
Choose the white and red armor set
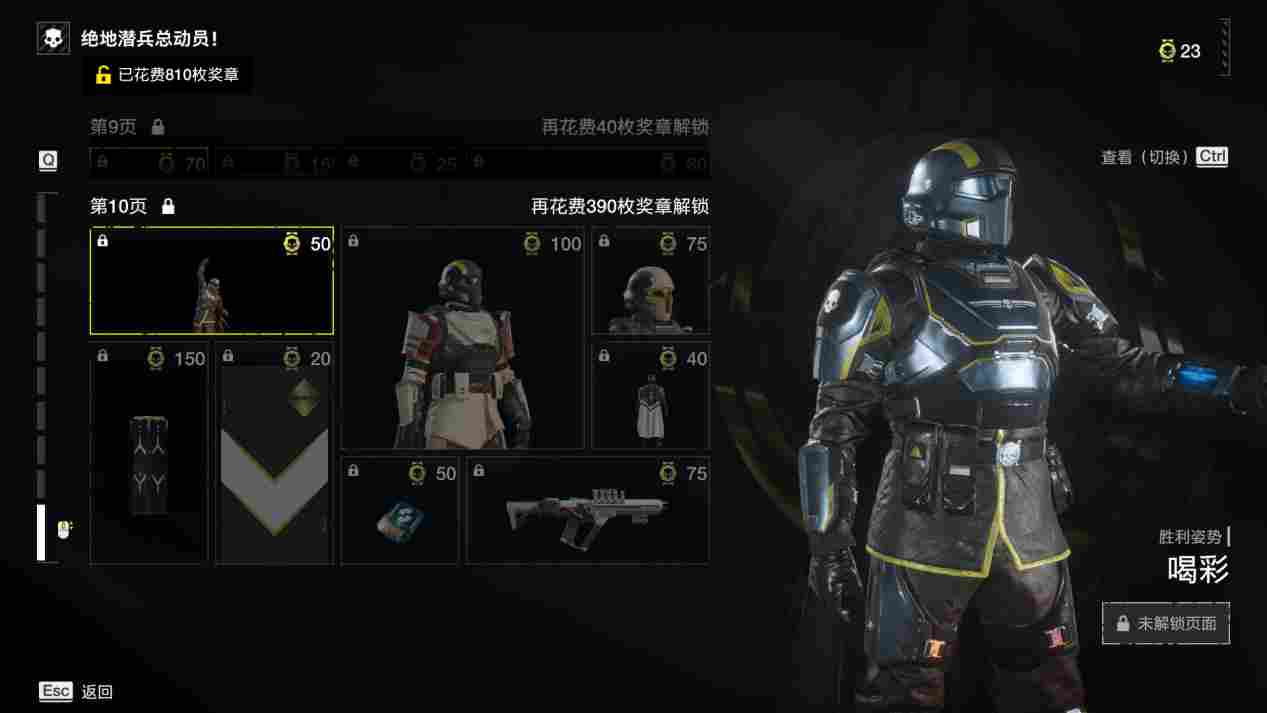[462, 338]
